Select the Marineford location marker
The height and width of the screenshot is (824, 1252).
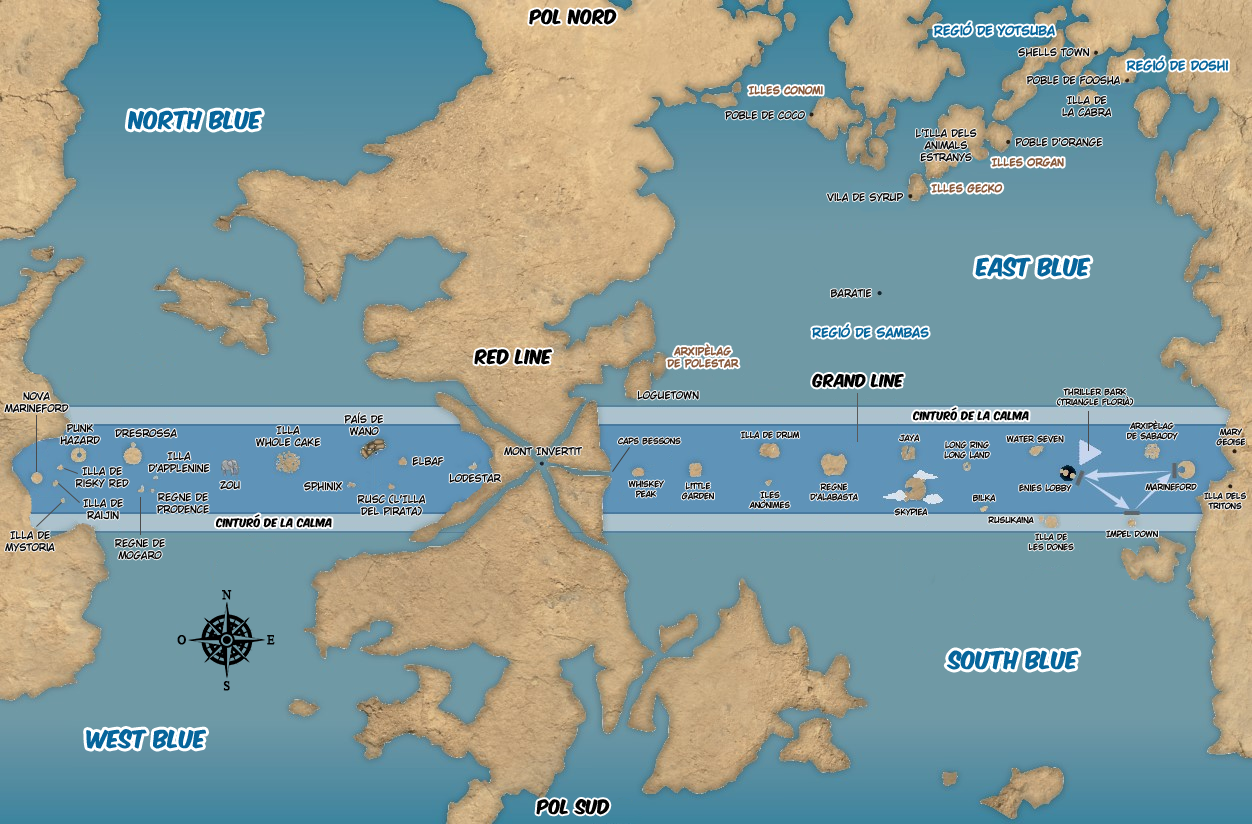pyautogui.click(x=1184, y=469)
